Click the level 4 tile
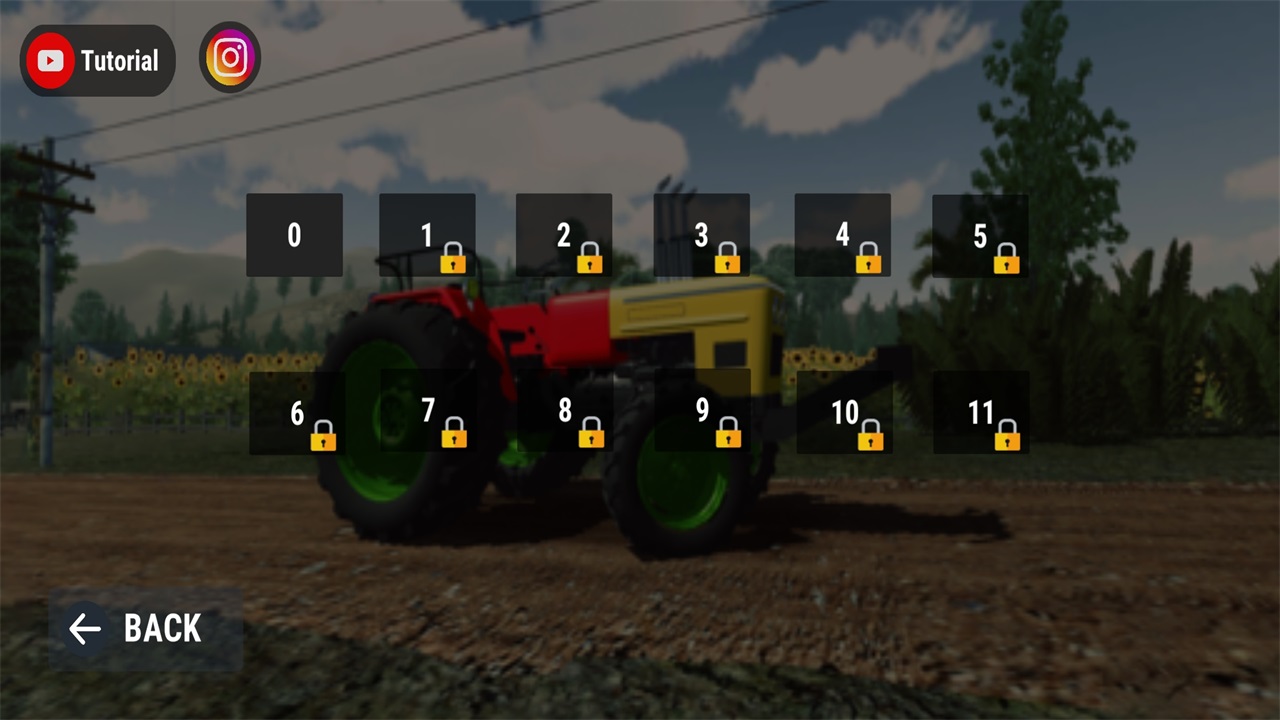1280x720 pixels. click(842, 235)
